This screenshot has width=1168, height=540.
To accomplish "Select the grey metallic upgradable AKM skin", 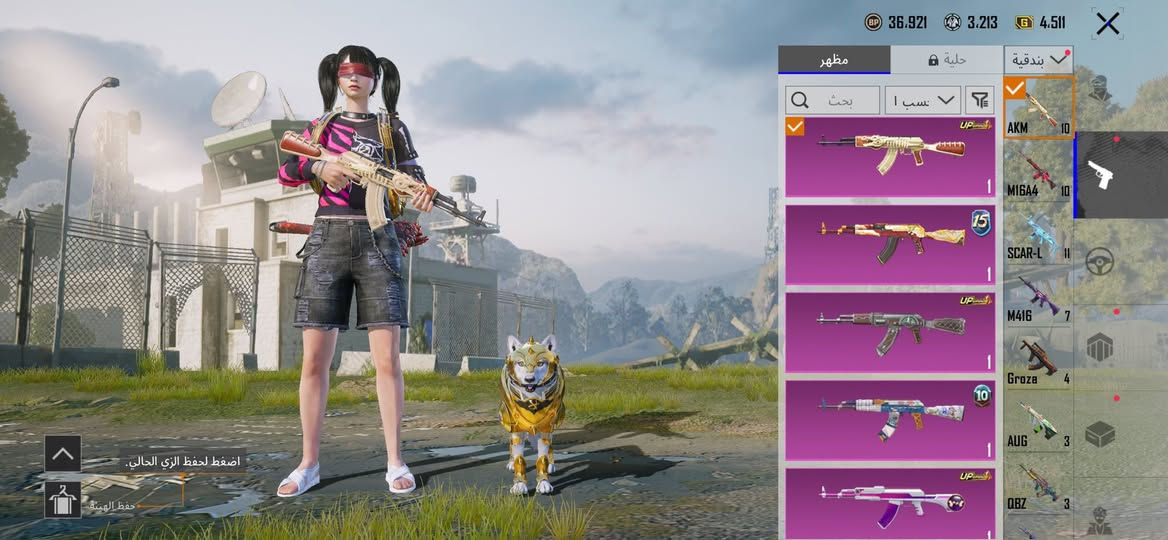I will click(890, 332).
